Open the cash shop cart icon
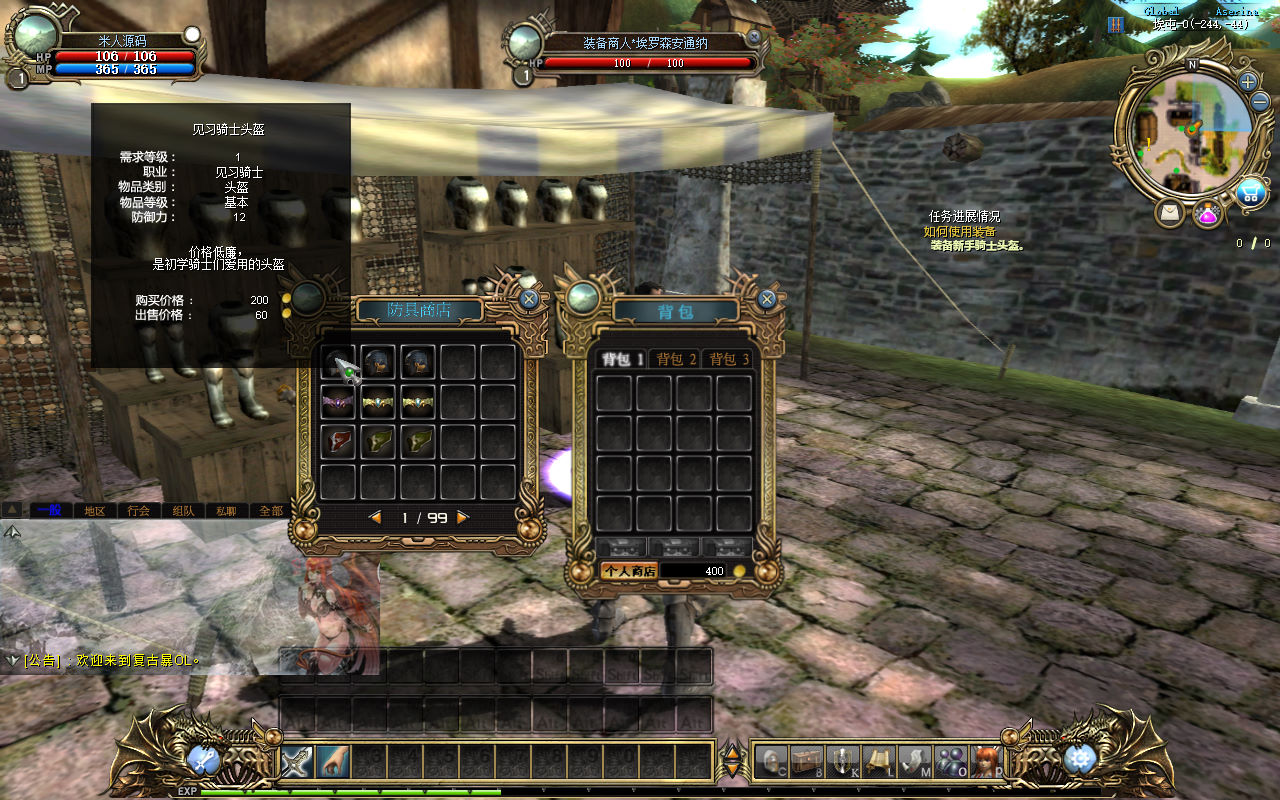The width and height of the screenshot is (1280, 800). pos(1250,194)
